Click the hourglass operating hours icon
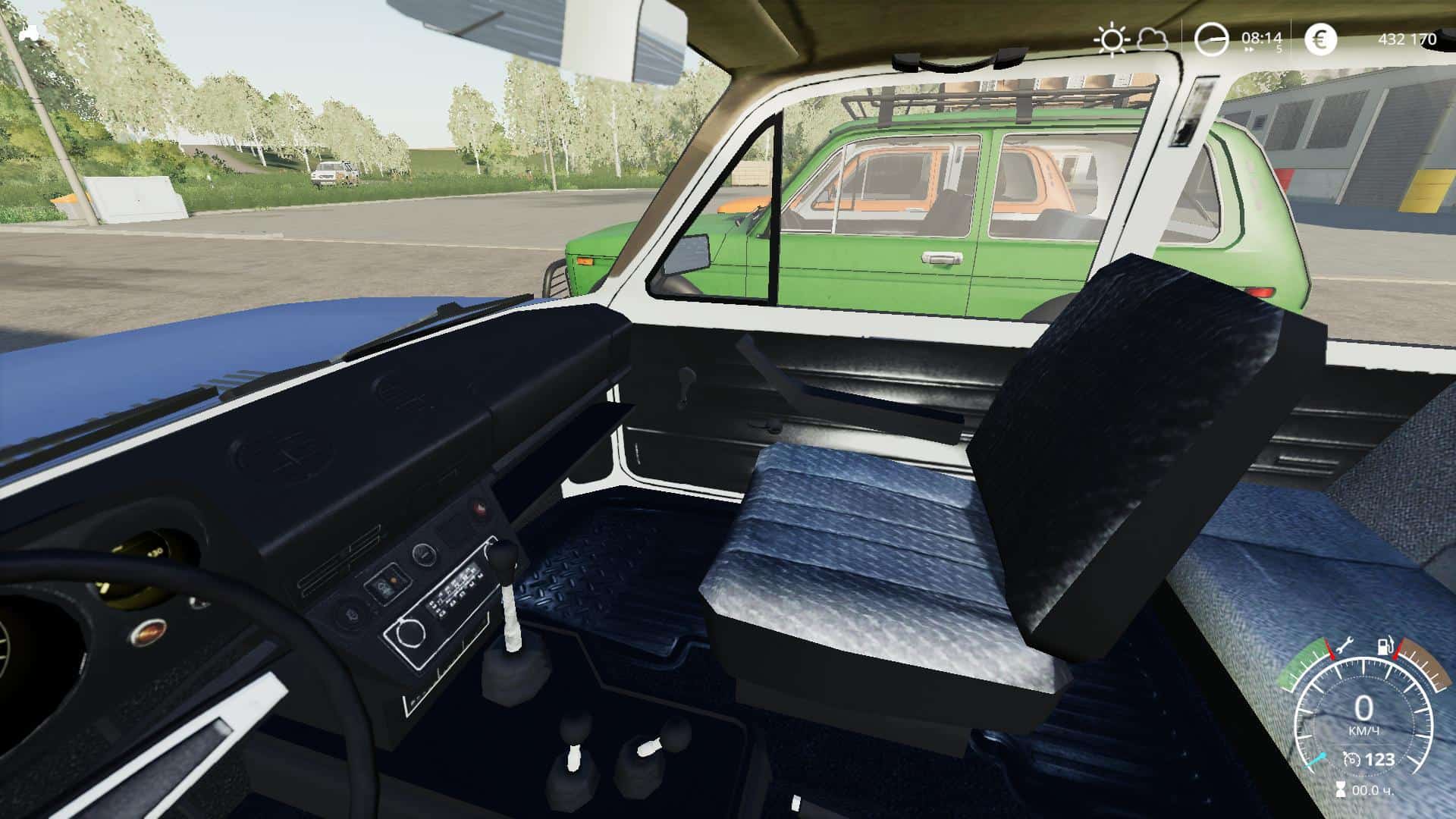 coord(1341,790)
